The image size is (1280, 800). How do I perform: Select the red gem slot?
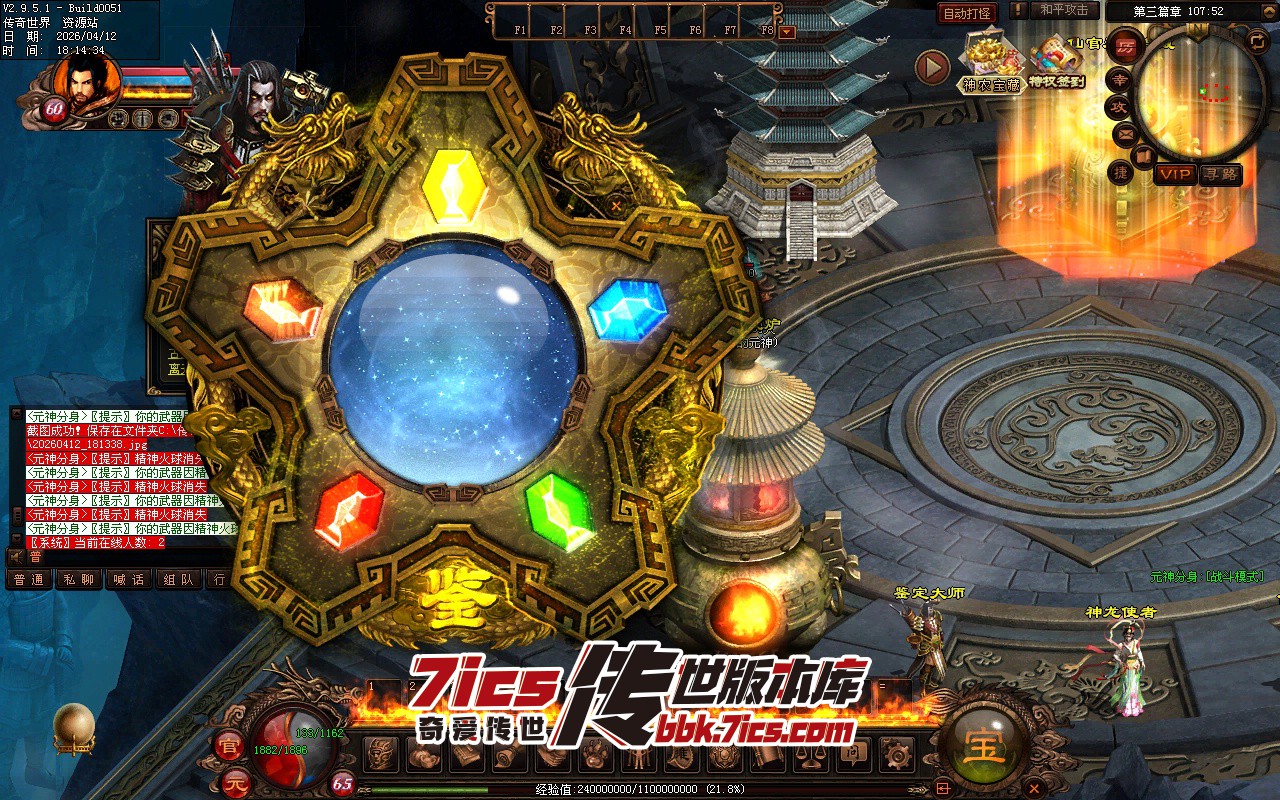click(x=349, y=510)
